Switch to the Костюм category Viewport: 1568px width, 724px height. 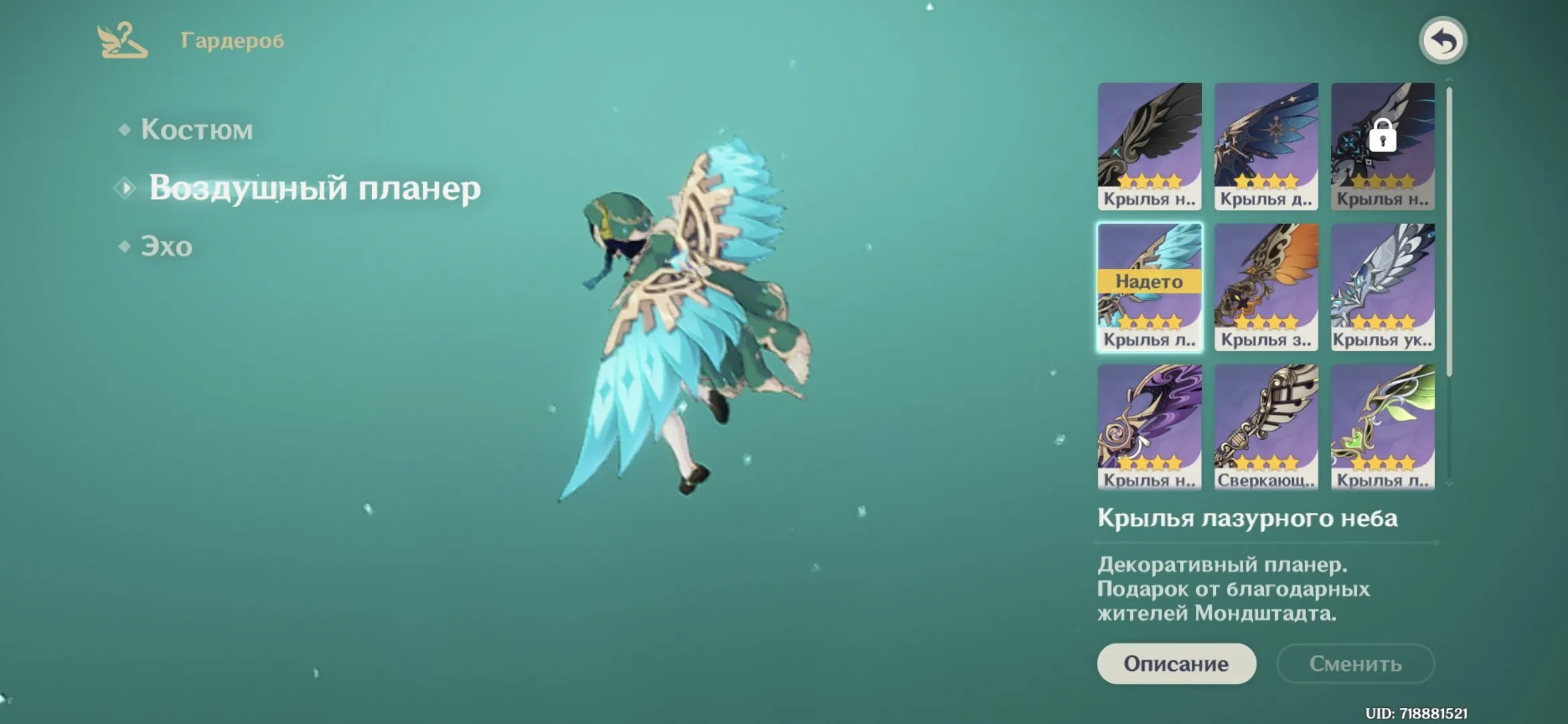196,130
